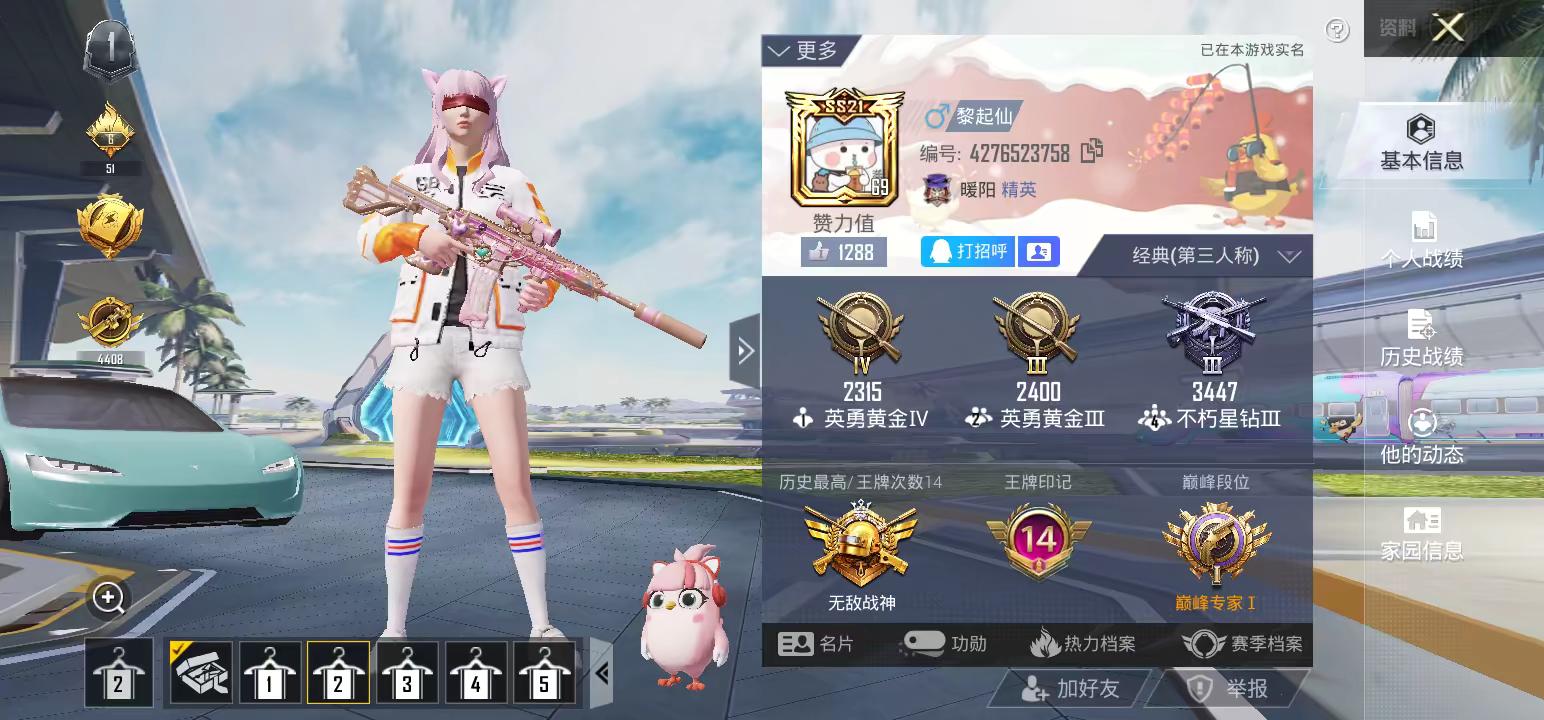
Task: Open the 赛季档案 season archive
Action: pos(1240,644)
